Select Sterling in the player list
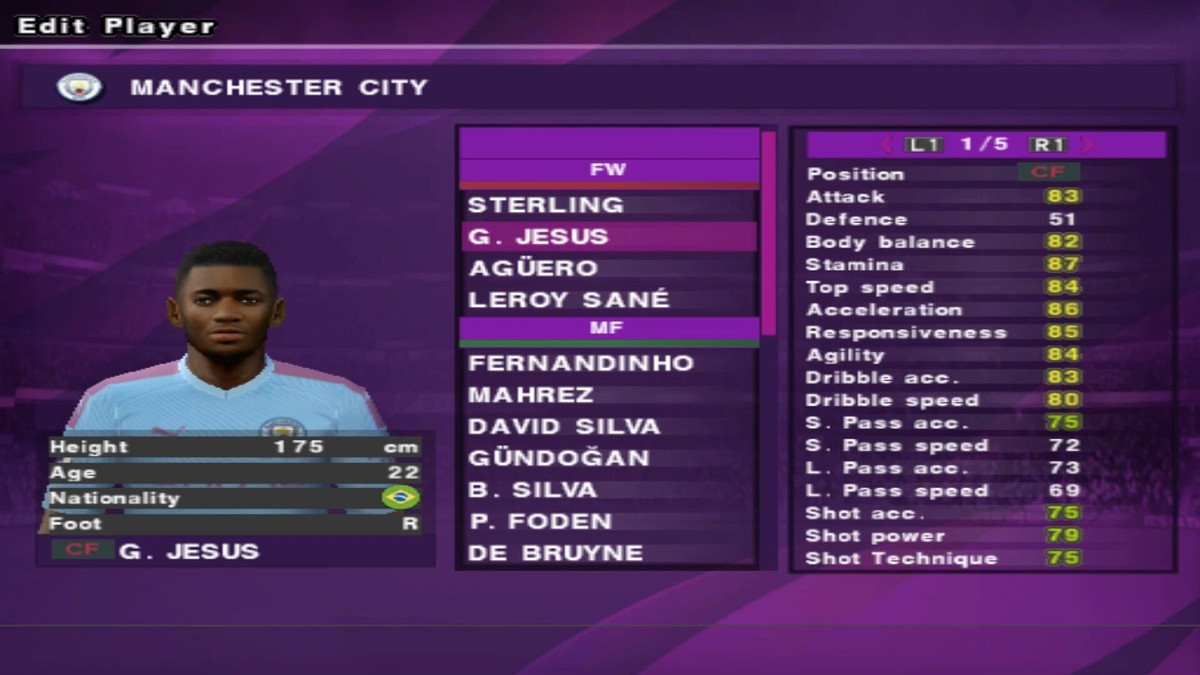 pyautogui.click(x=546, y=205)
